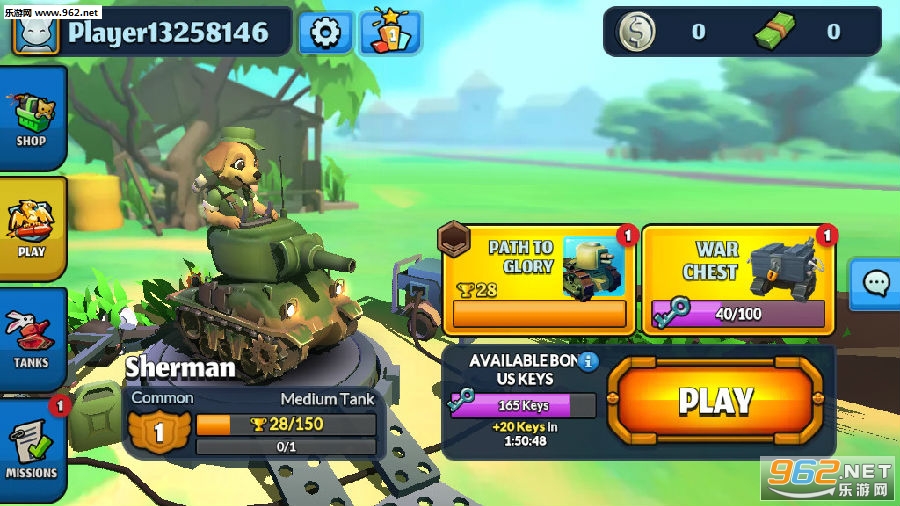The height and width of the screenshot is (506, 900).
Task: Open the chat speech bubble
Action: coord(877,284)
